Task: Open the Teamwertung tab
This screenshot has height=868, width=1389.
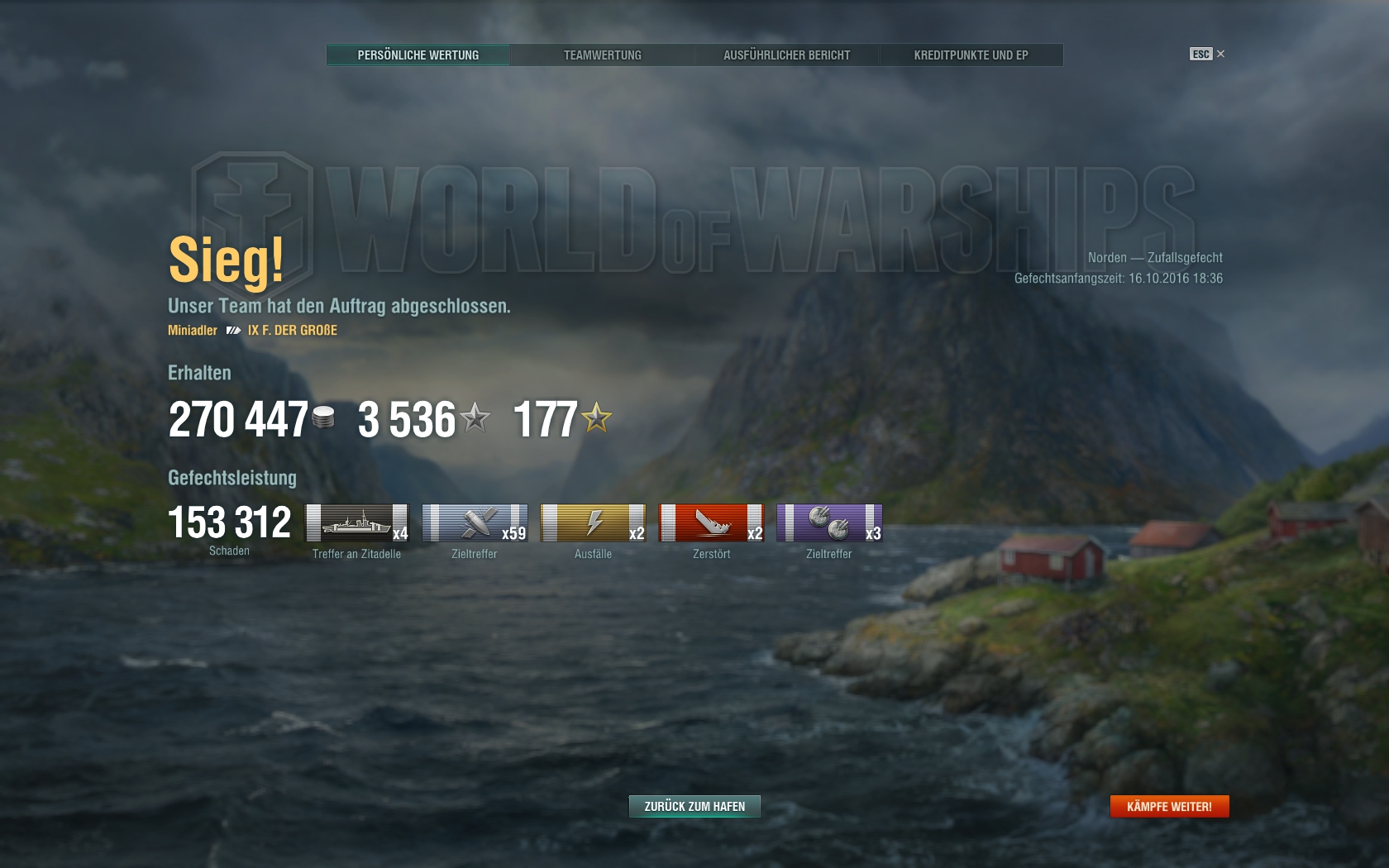Action: coord(602,55)
